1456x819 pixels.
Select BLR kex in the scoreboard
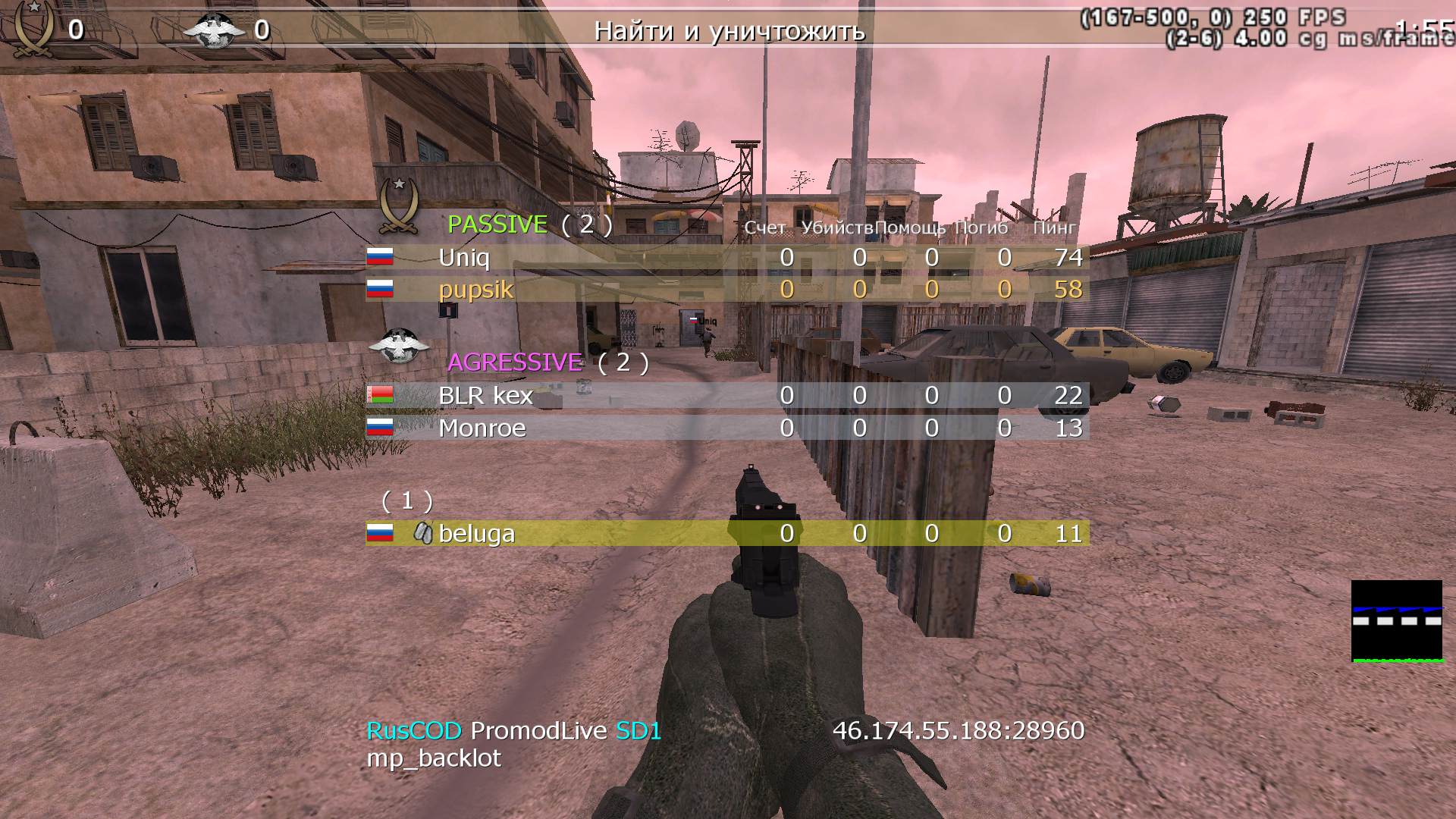[485, 396]
